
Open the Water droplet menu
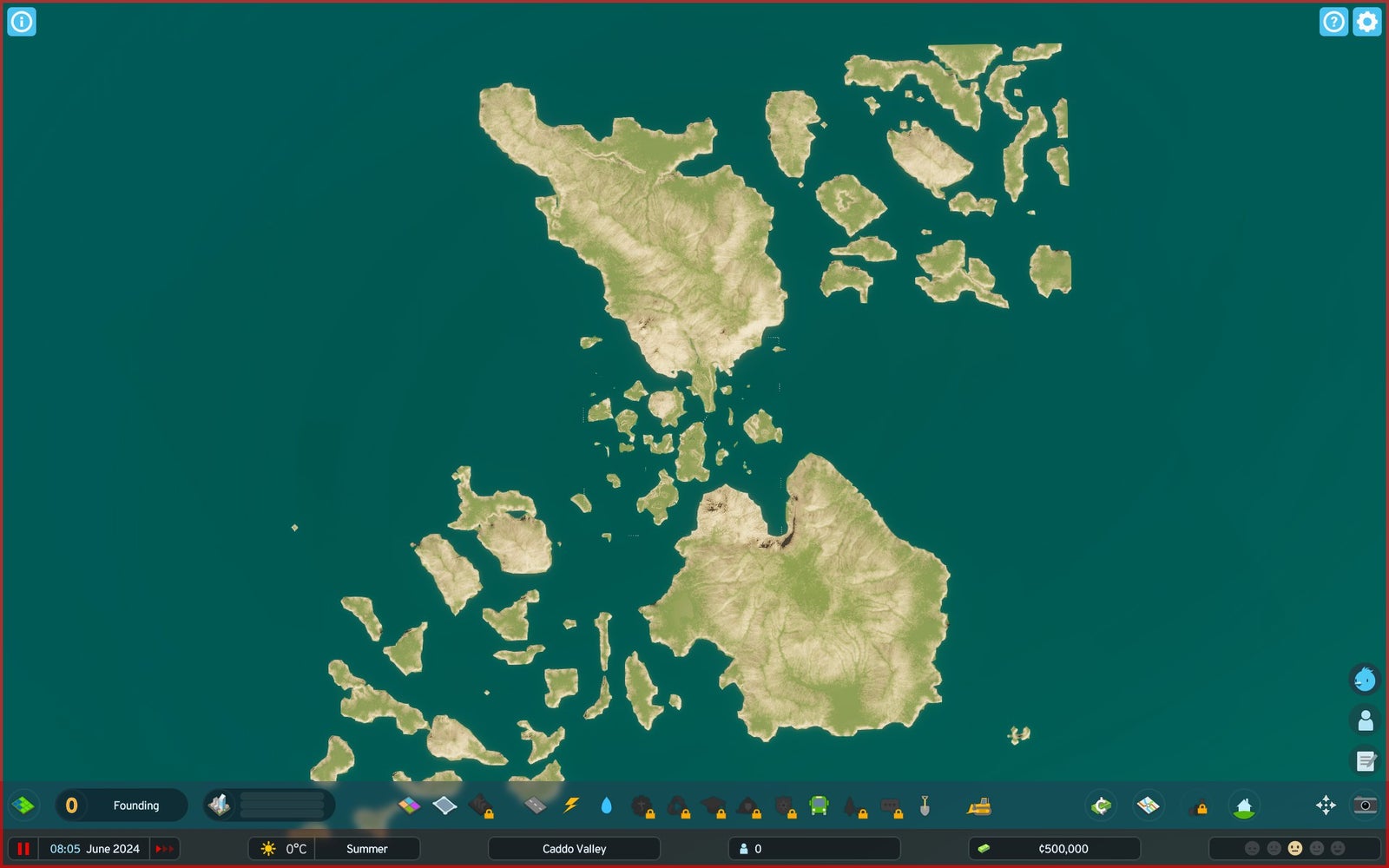606,806
